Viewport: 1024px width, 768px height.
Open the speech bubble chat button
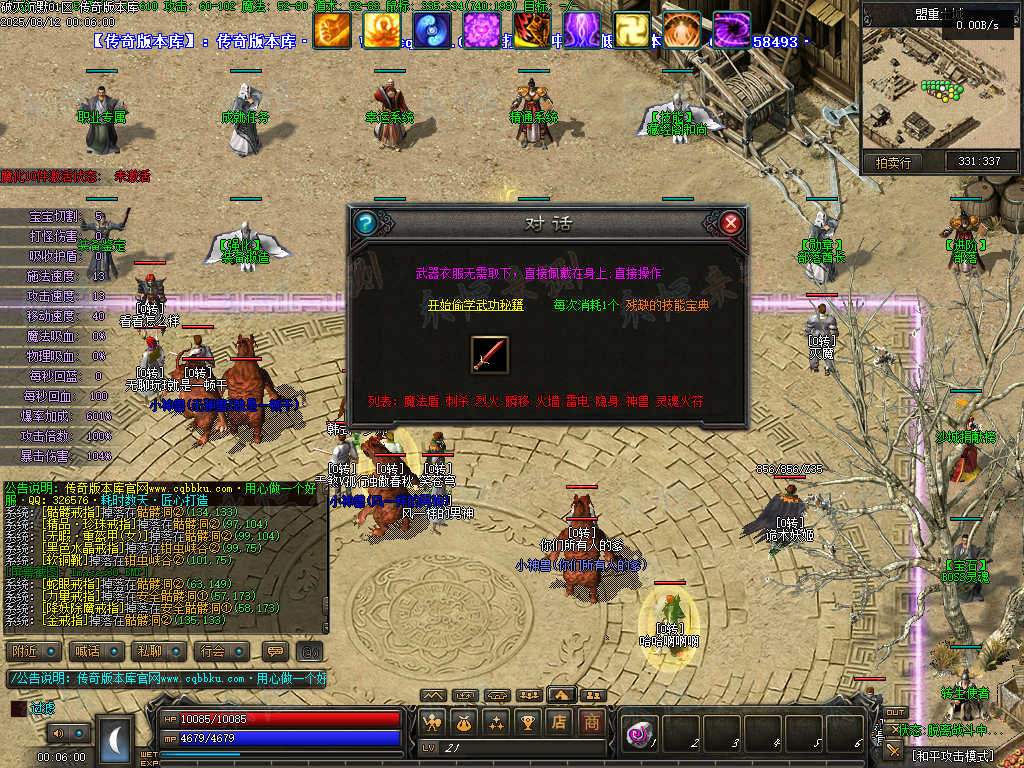274,651
